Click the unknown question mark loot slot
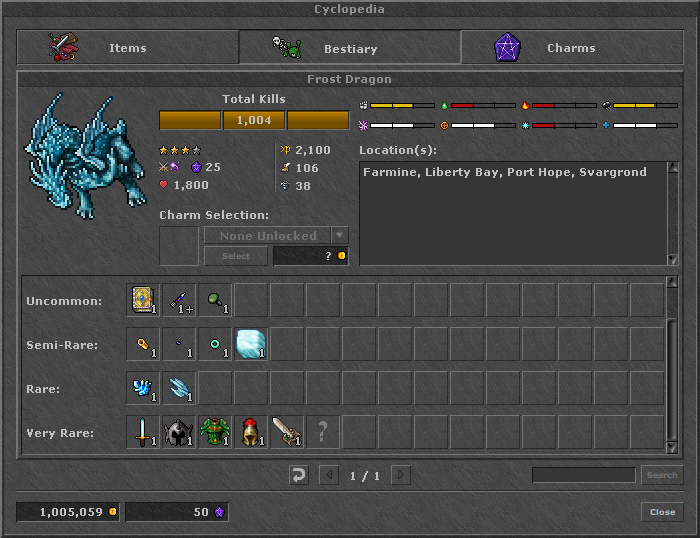Screen dimensions: 700x538 [x=323, y=432]
